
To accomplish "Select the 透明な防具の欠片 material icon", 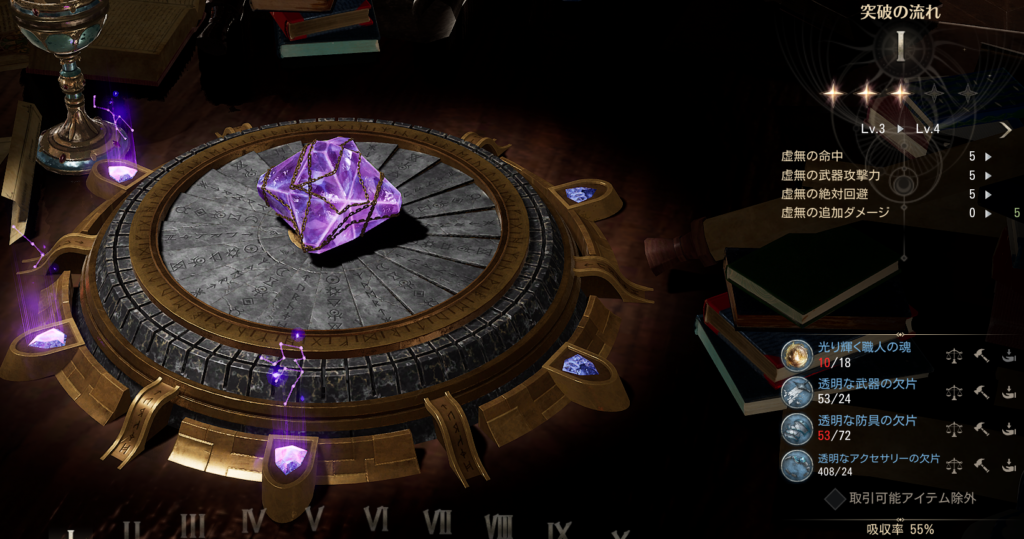I will 797,428.
